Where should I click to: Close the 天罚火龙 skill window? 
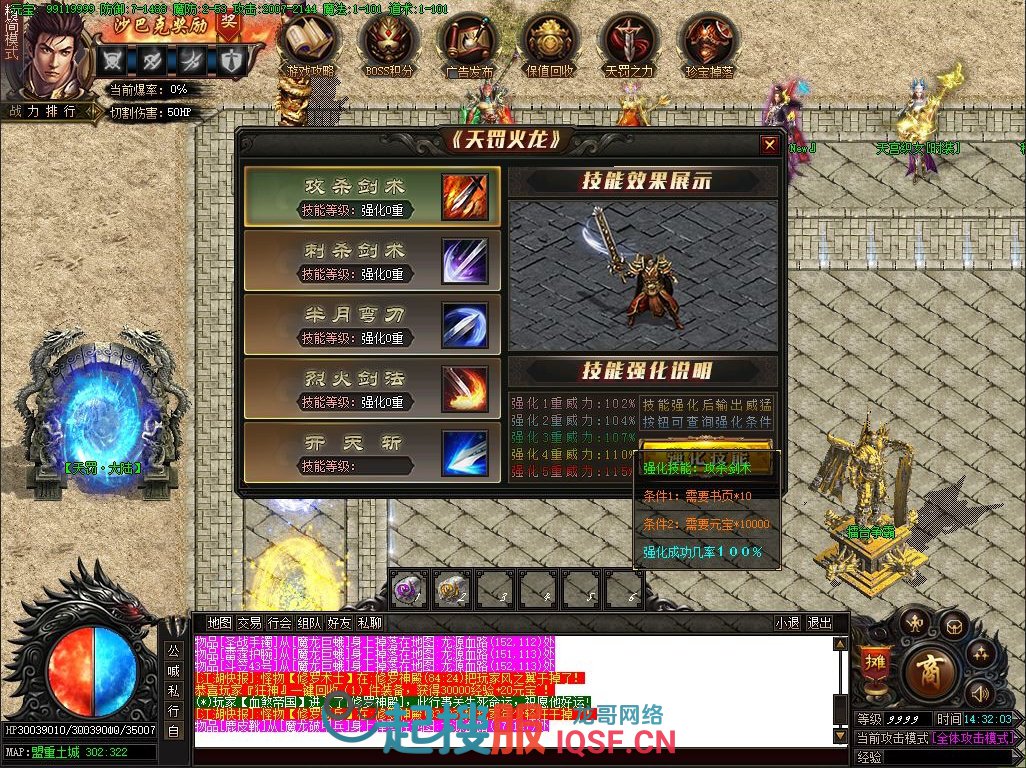[769, 145]
